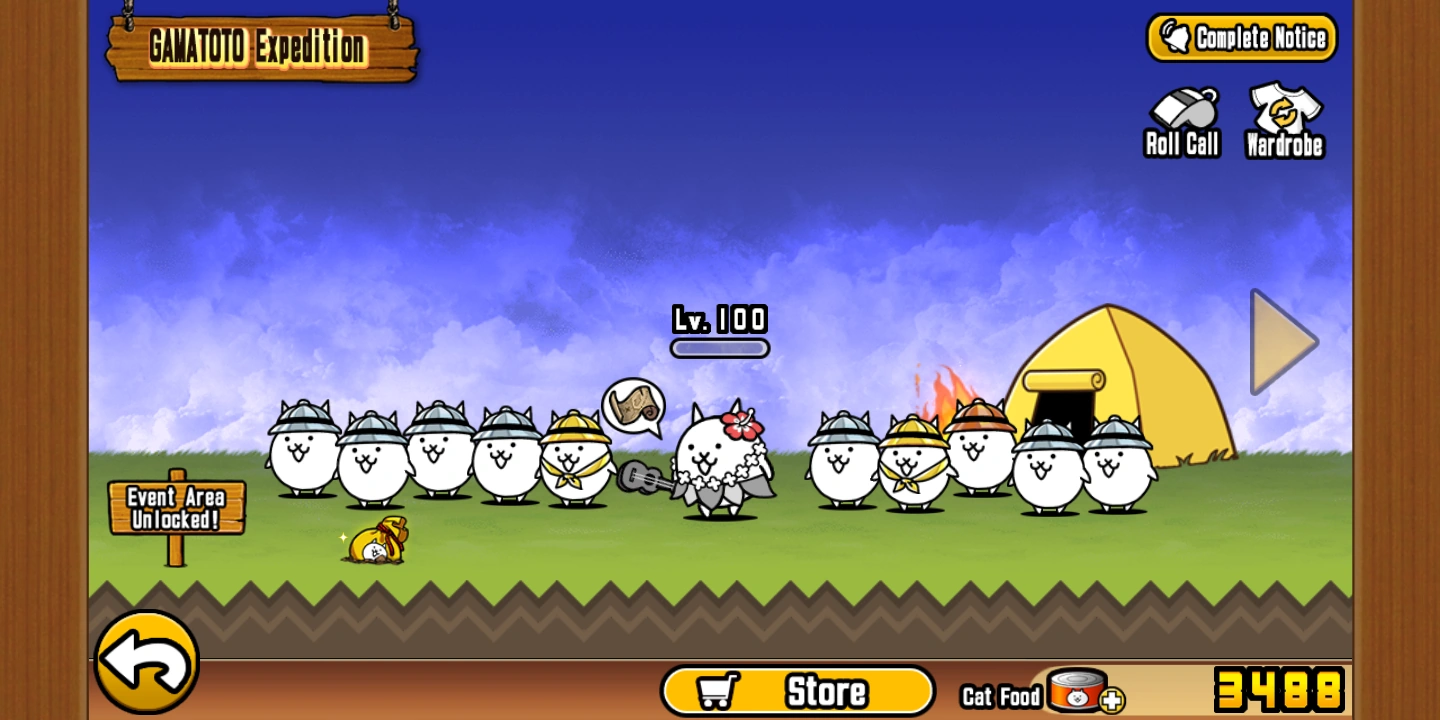
Task: Tap the Lv. 100 experience bar
Action: pyautogui.click(x=719, y=345)
